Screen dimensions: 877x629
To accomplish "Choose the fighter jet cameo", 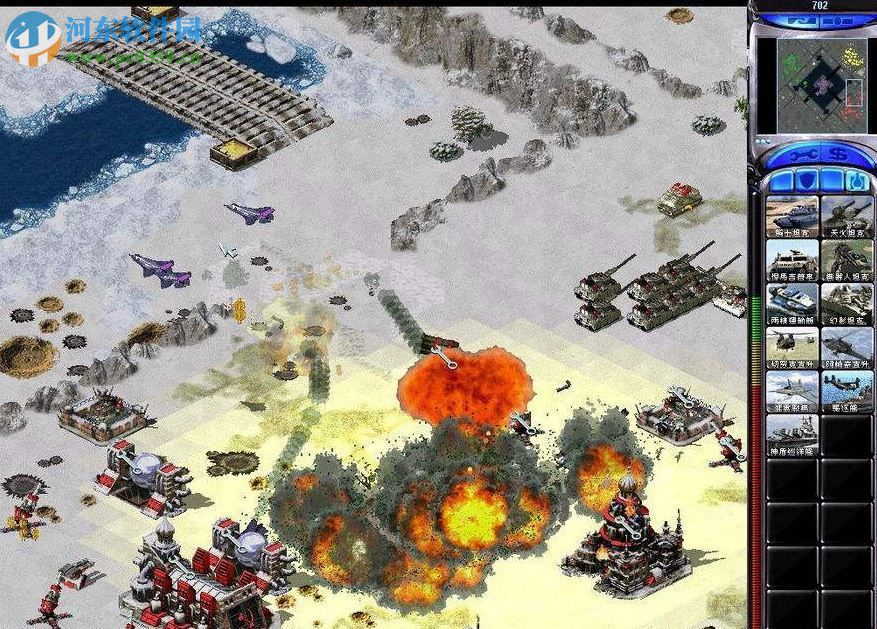I will pos(792,391).
